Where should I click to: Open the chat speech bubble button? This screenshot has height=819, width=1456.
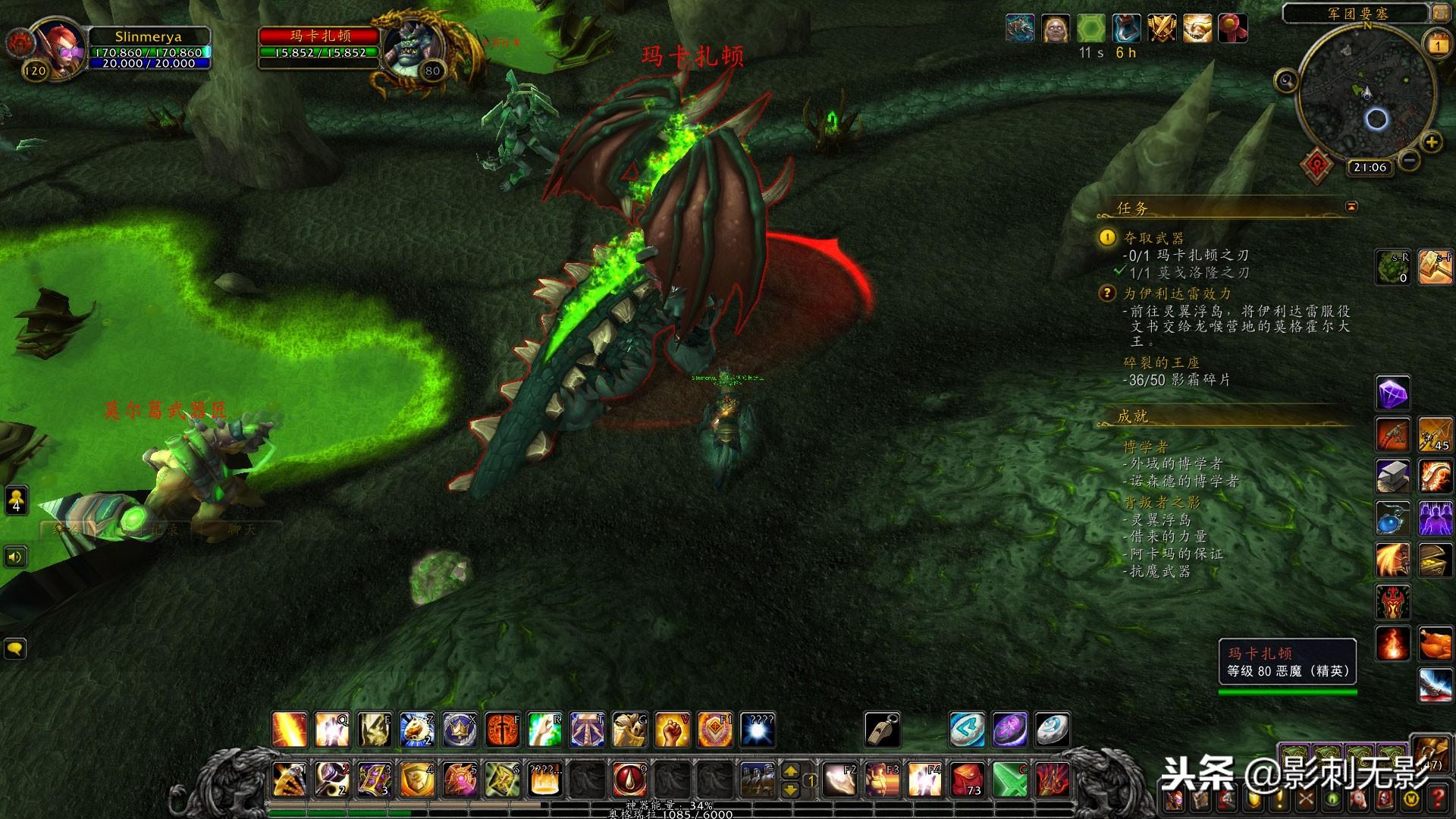[x=15, y=648]
